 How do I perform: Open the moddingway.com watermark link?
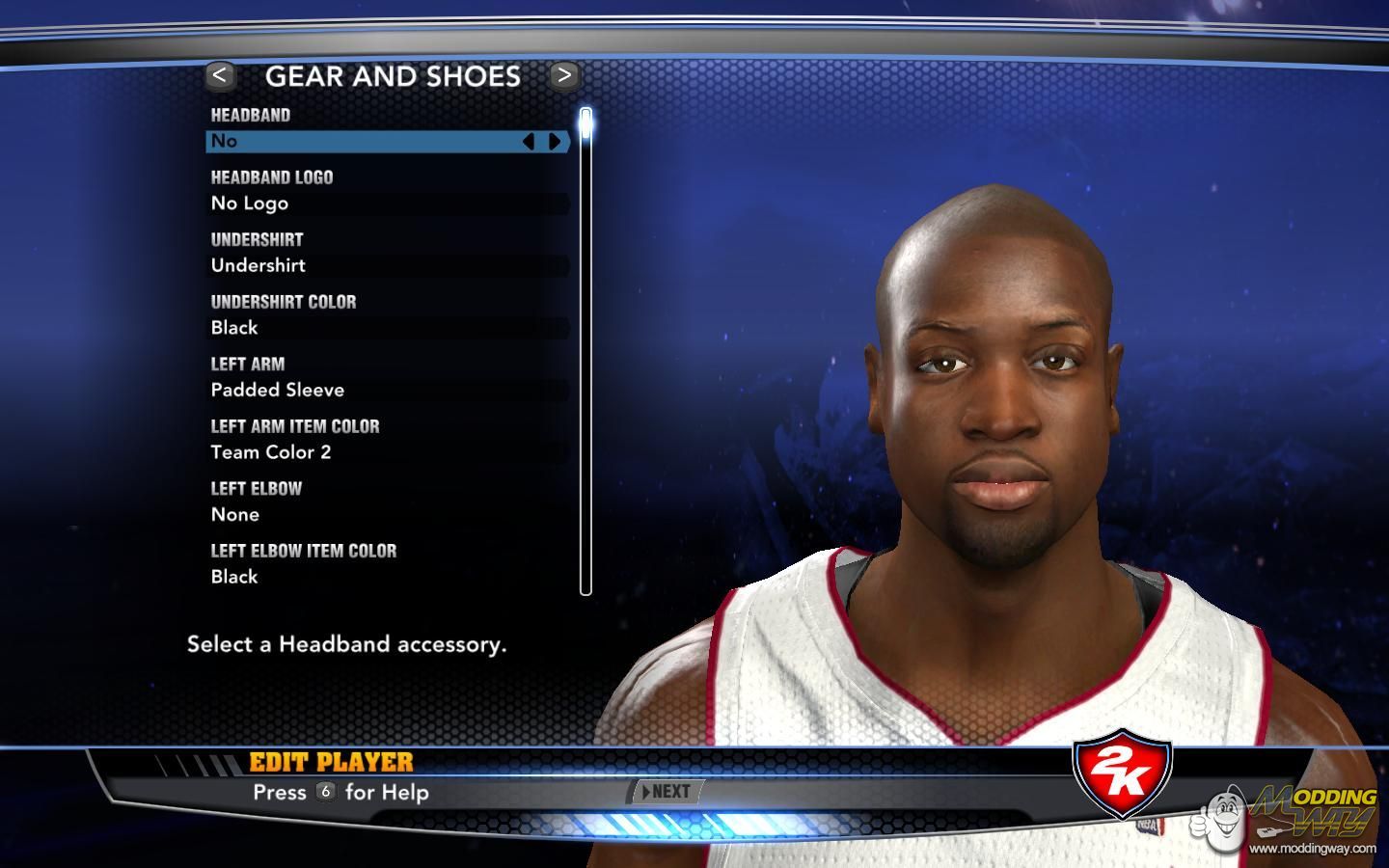(x=1312, y=849)
